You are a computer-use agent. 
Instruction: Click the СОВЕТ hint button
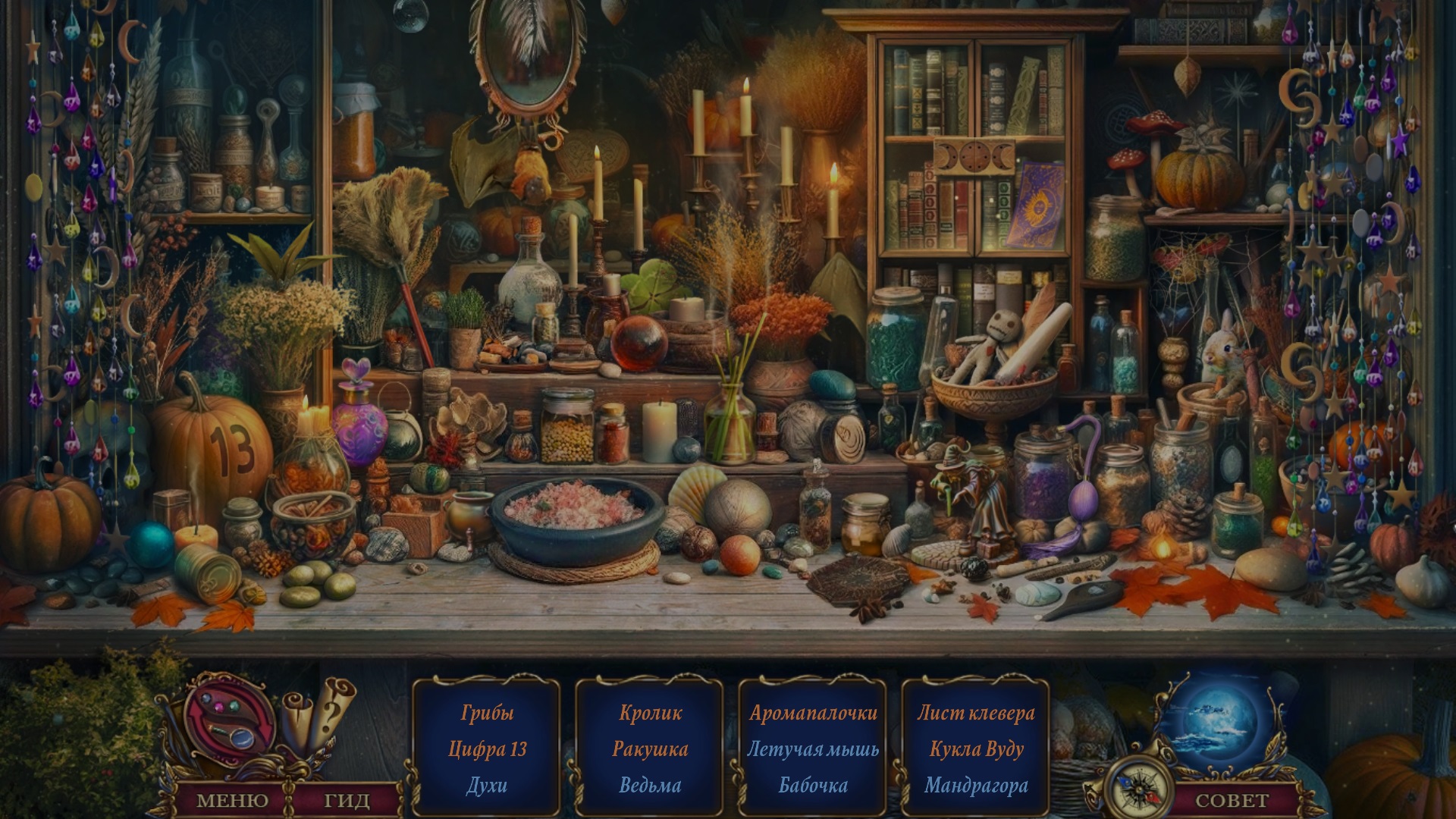tap(1232, 800)
